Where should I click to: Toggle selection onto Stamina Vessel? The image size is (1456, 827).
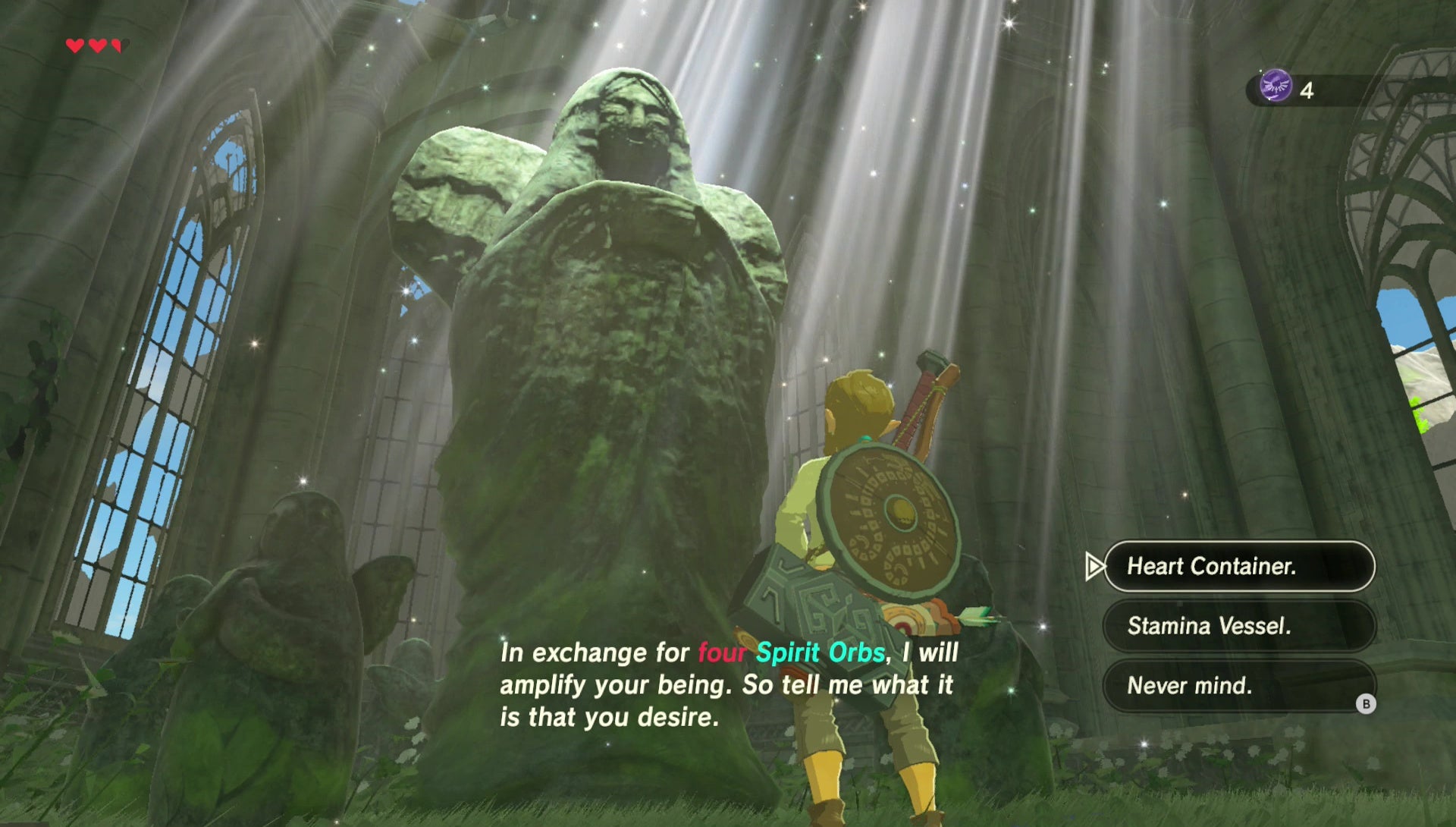coord(1241,626)
